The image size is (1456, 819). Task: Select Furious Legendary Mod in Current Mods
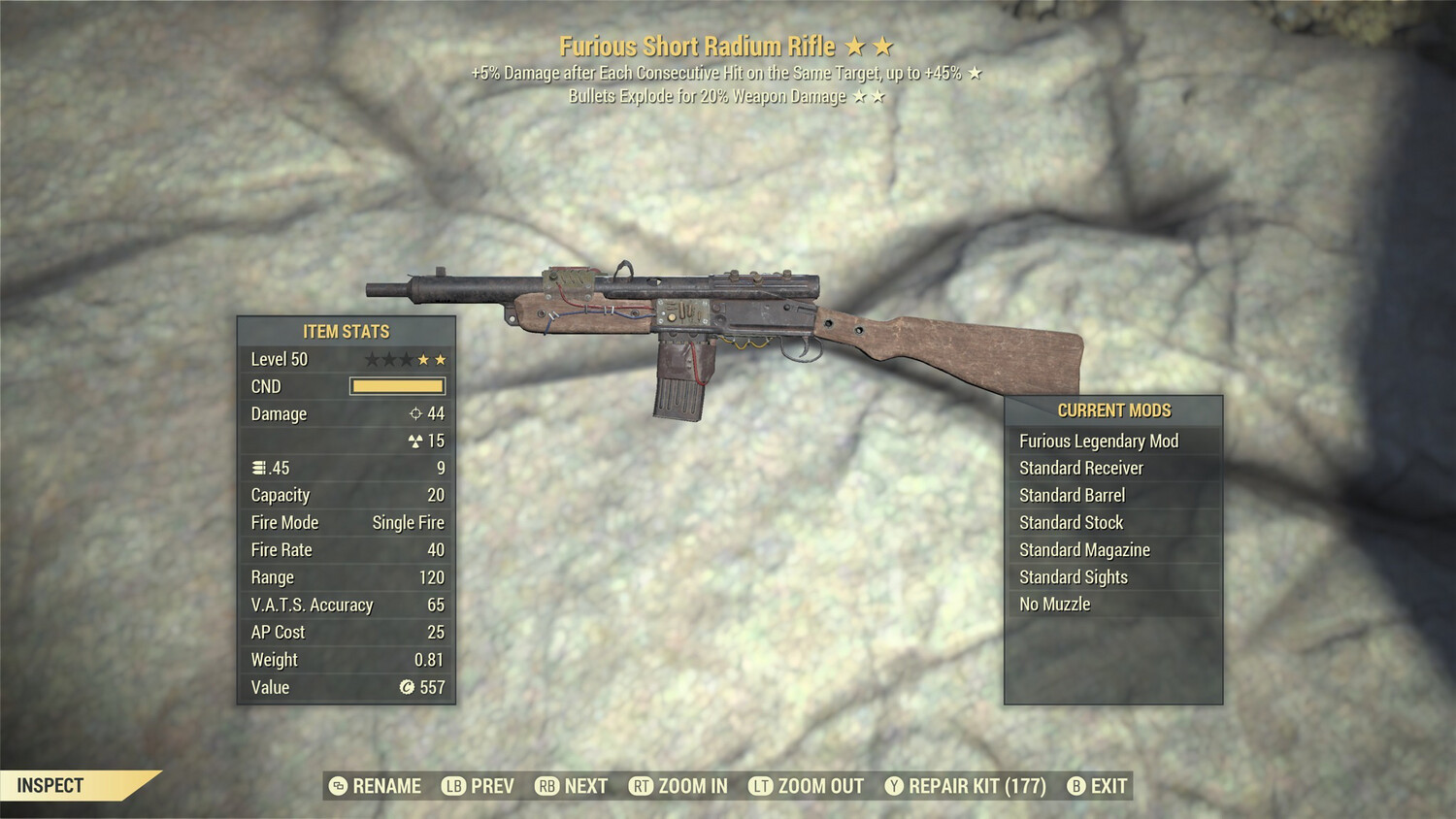coord(1098,441)
